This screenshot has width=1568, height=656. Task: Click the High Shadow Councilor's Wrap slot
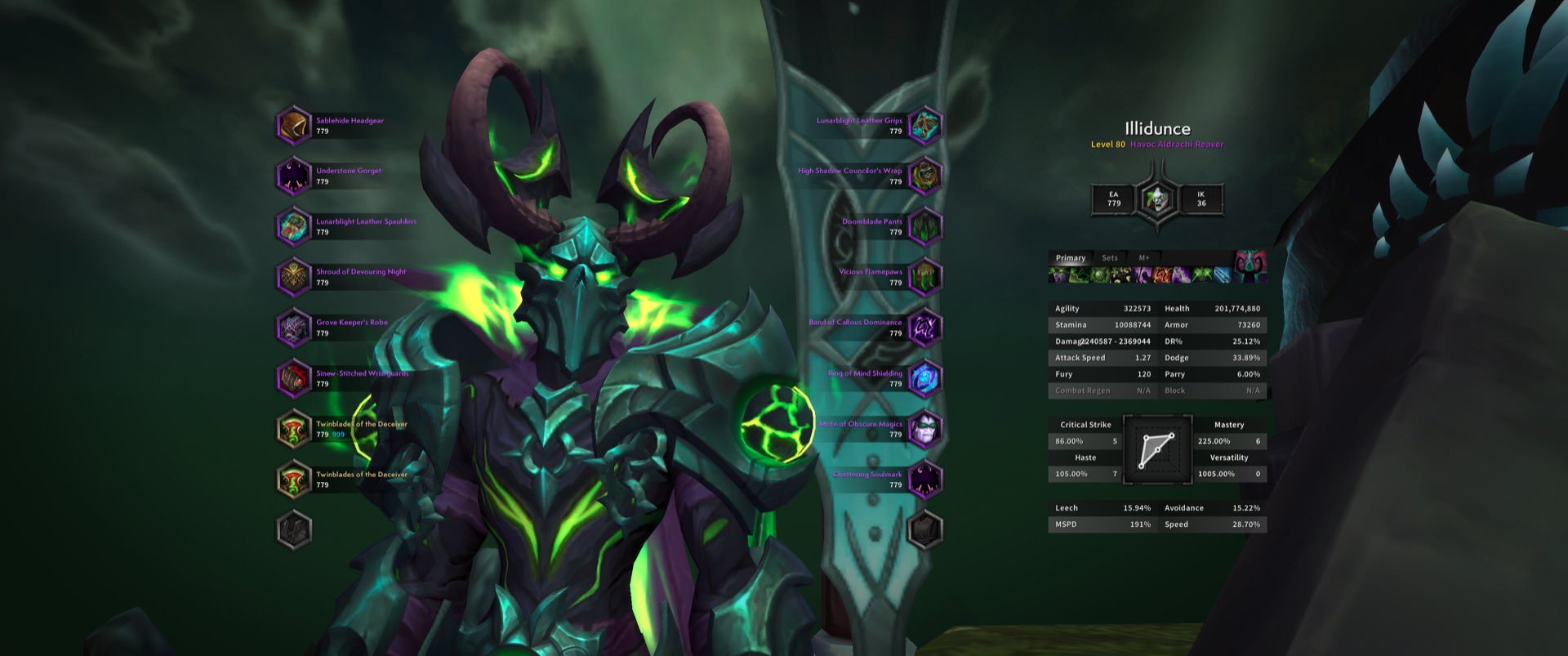pyautogui.click(x=924, y=176)
